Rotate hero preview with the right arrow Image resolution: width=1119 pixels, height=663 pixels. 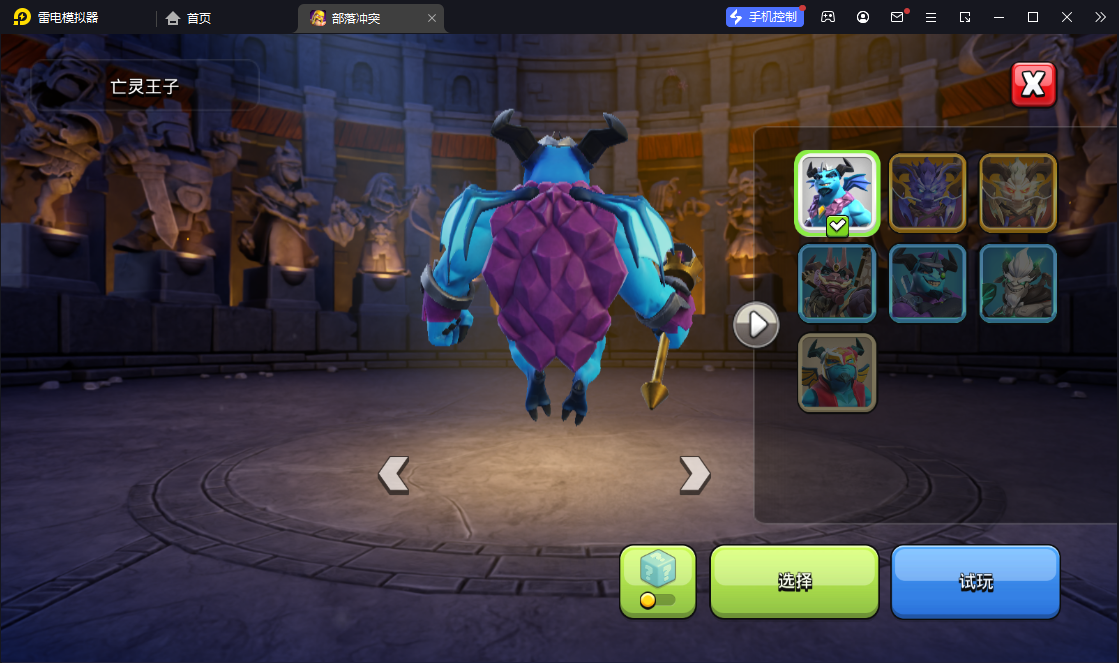coord(694,474)
